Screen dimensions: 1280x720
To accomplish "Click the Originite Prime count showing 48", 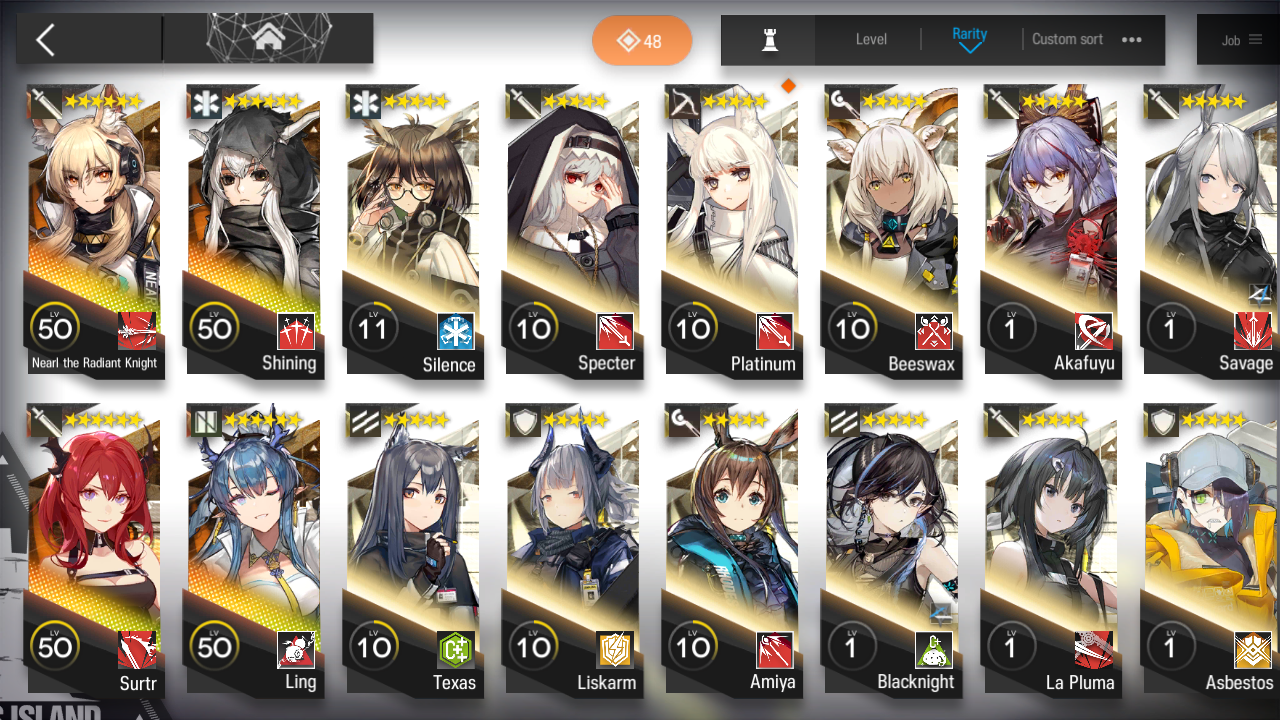I will tap(642, 42).
